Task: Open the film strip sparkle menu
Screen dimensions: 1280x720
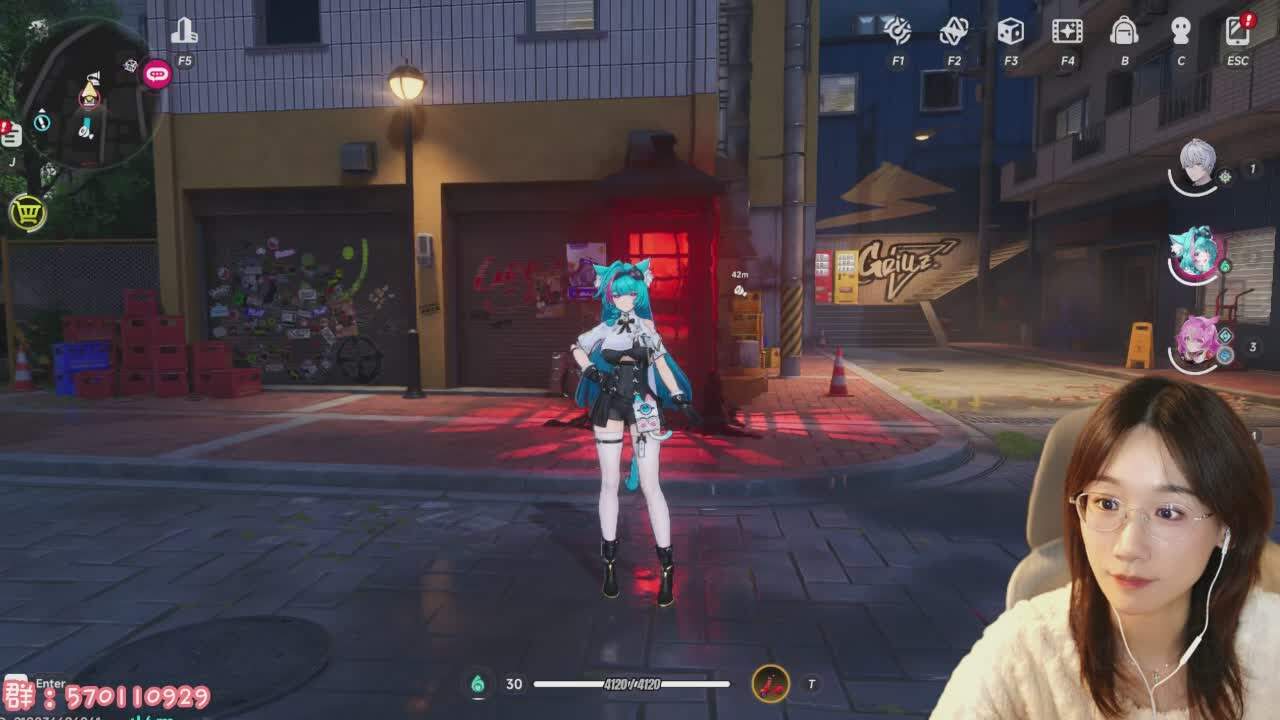Action: point(1067,31)
